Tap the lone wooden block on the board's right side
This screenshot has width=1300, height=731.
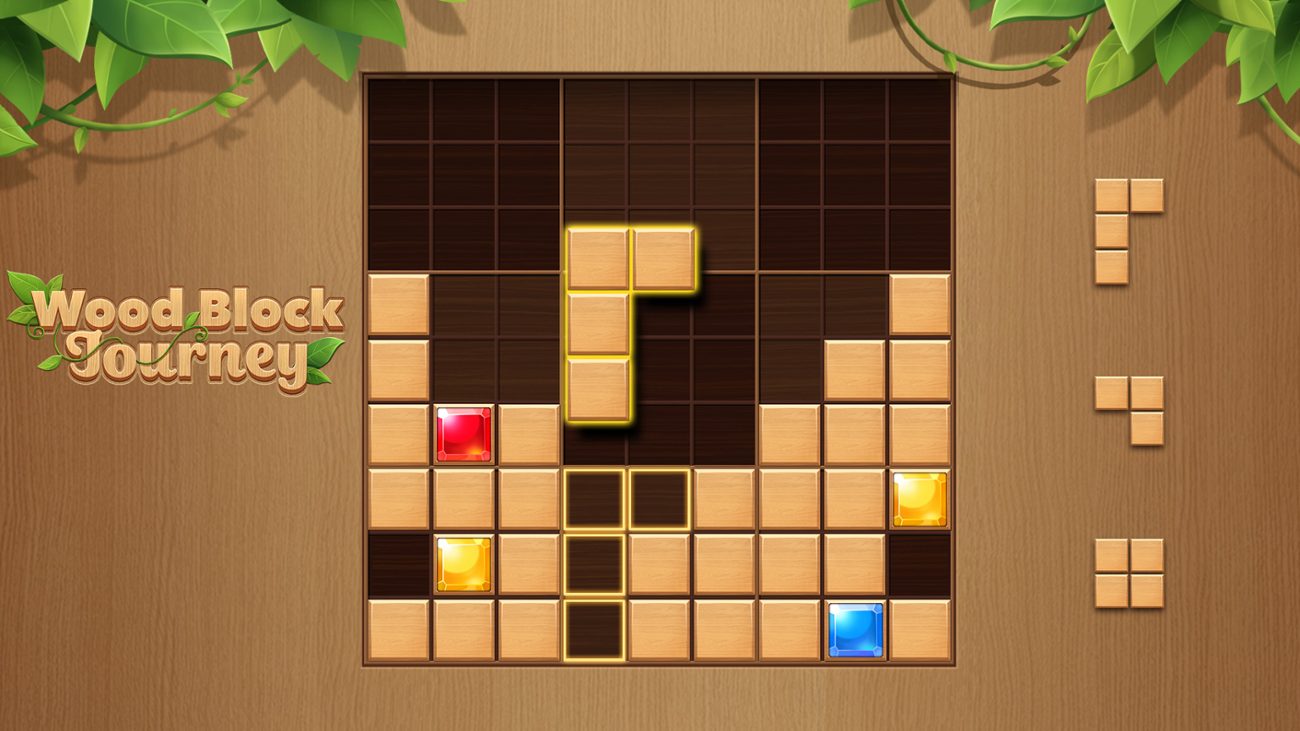pos(920,306)
